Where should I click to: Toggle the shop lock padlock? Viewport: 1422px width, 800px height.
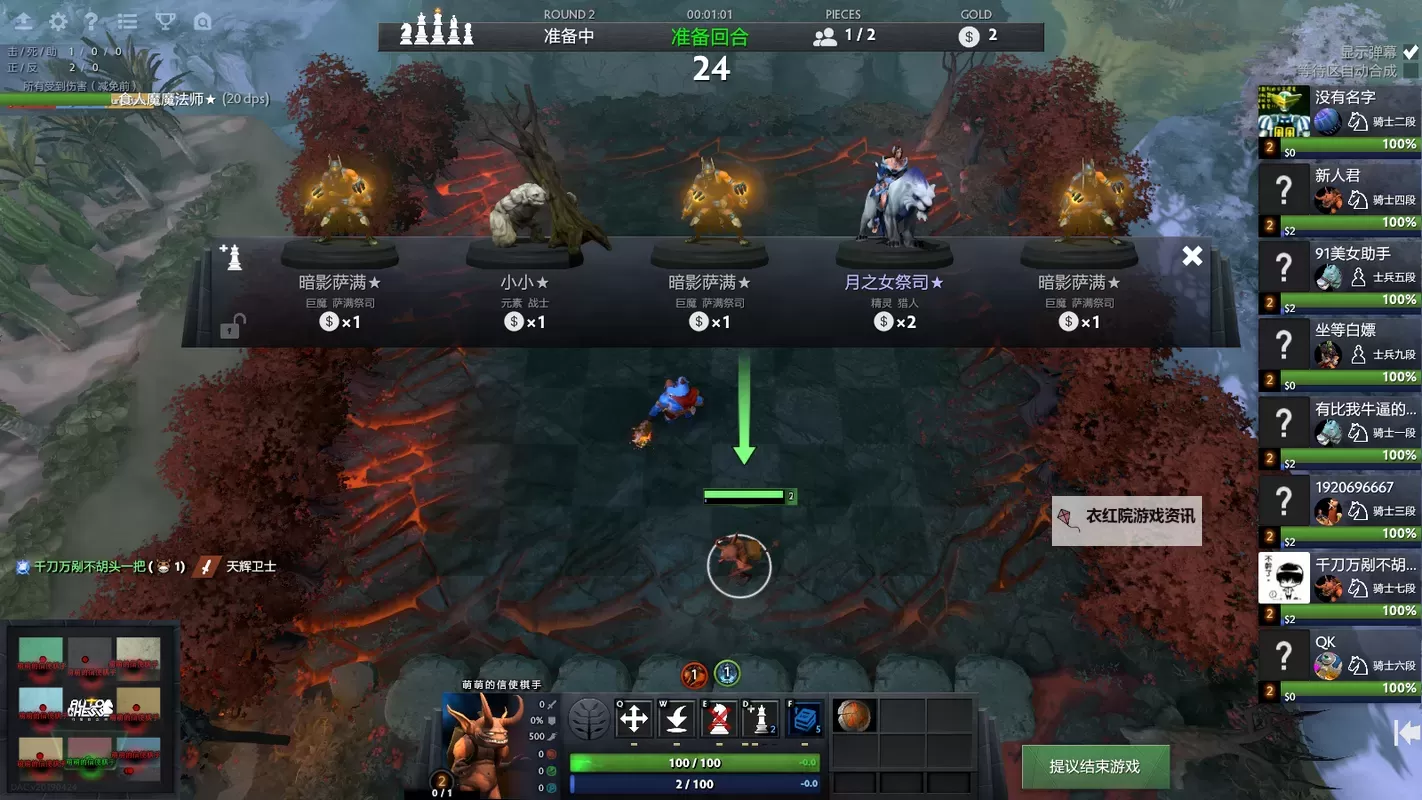230,326
